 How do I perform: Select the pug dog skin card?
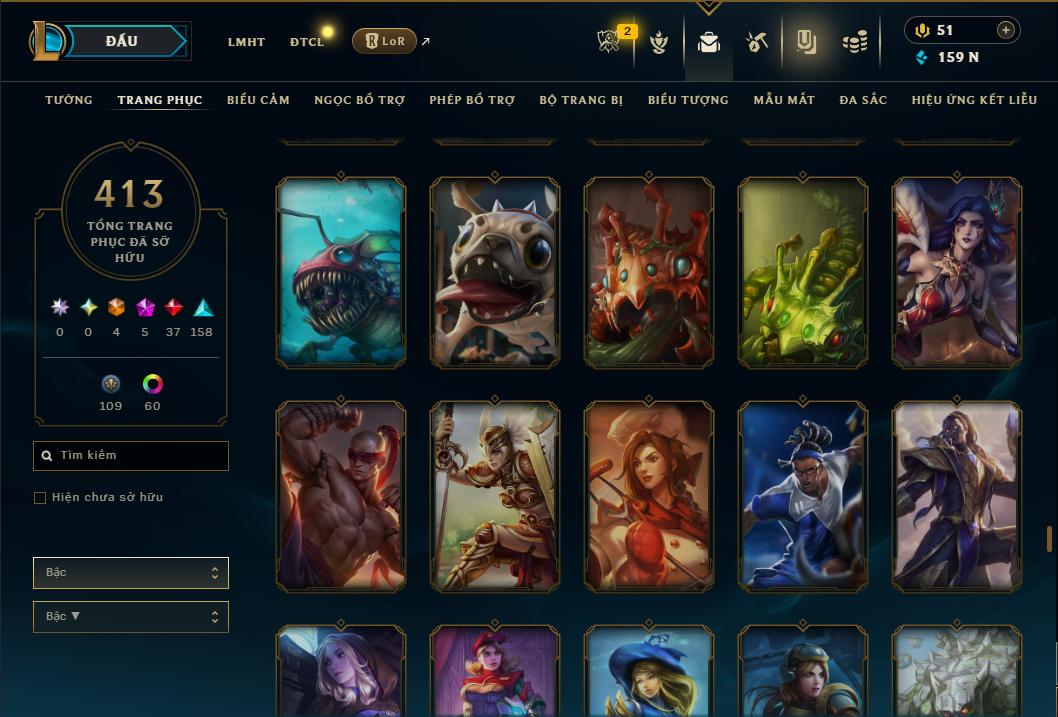(495, 272)
